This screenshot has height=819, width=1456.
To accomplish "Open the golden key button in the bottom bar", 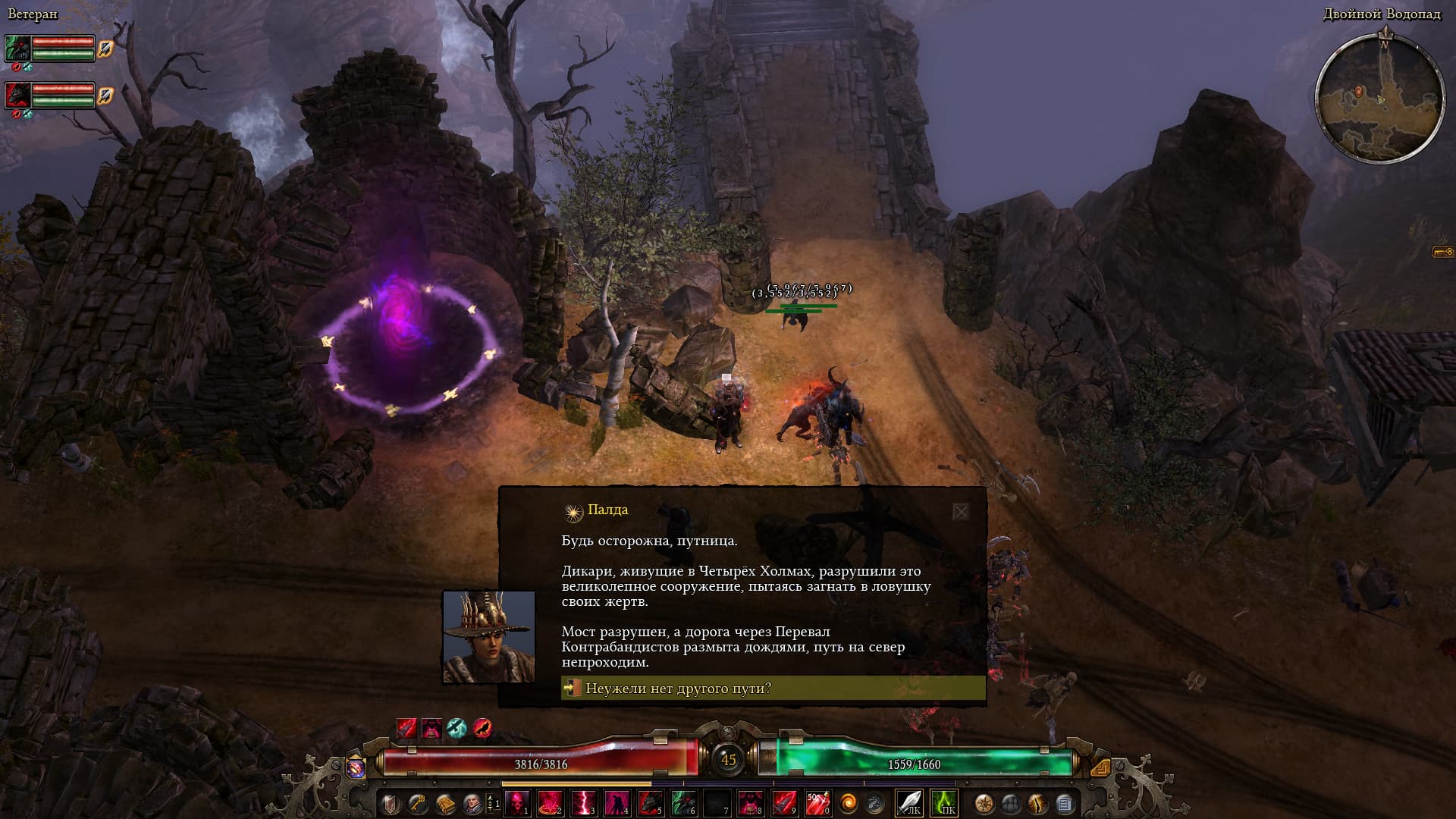I will [417, 802].
